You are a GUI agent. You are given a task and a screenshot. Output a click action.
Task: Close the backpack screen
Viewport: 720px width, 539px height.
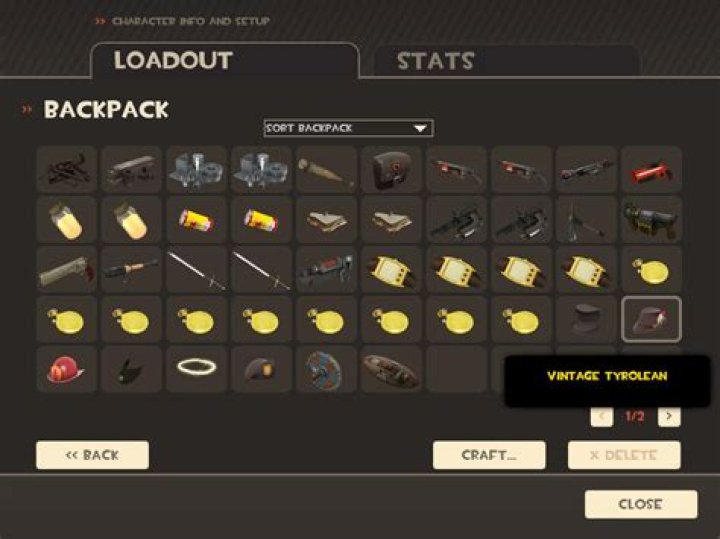click(x=640, y=504)
